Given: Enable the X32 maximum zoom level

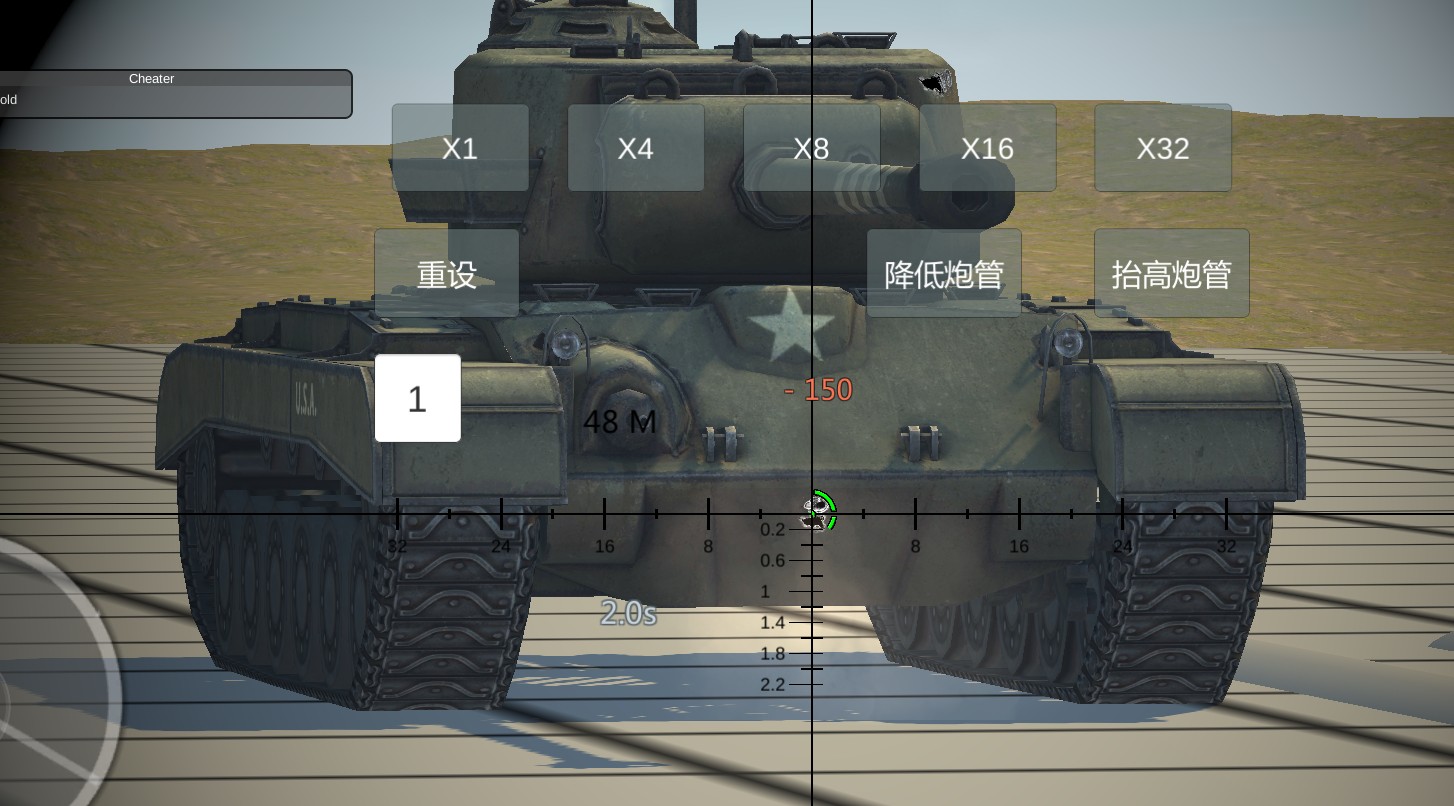Looking at the screenshot, I should tap(1163, 147).
